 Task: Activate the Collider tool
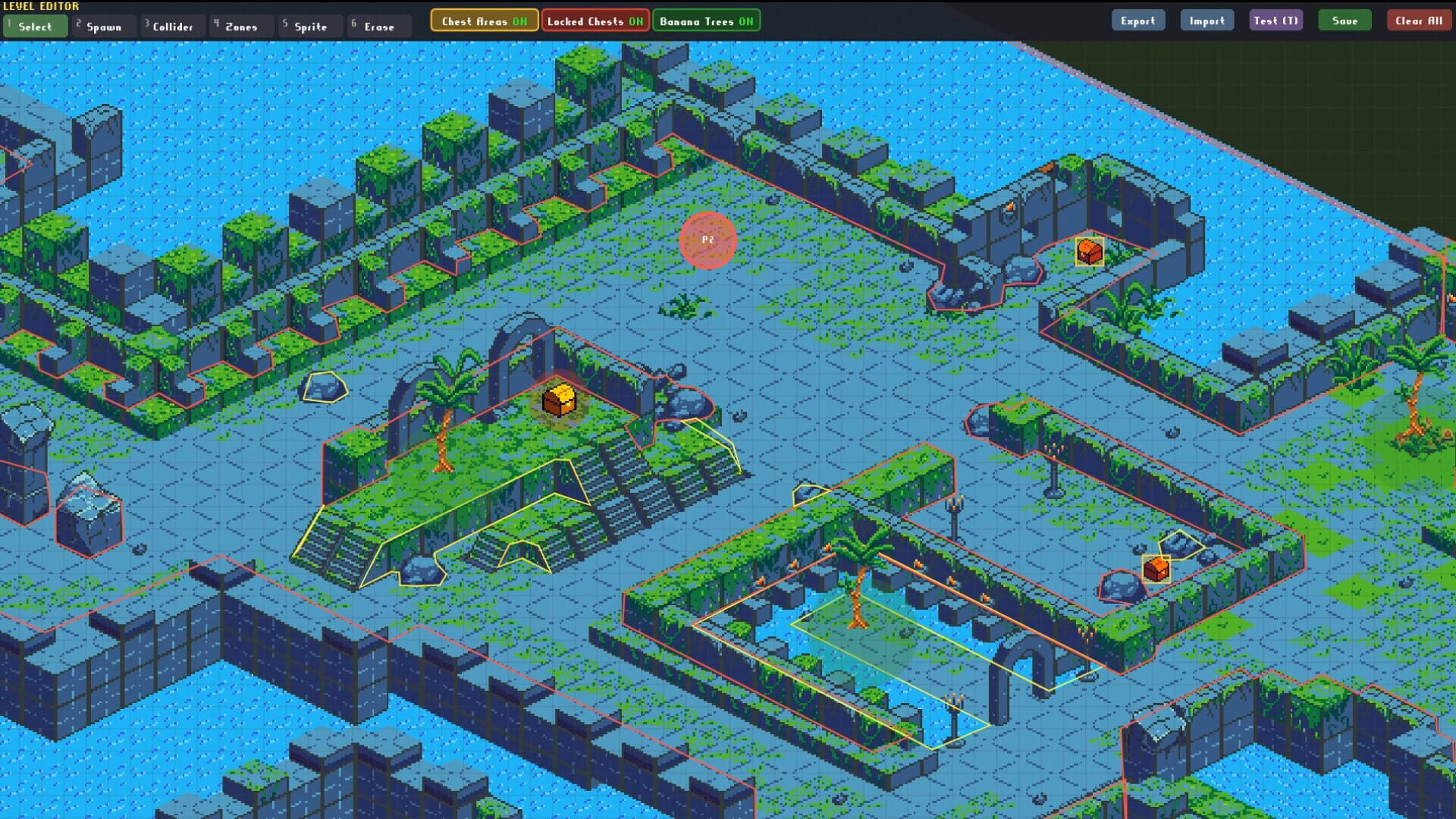pos(172,25)
